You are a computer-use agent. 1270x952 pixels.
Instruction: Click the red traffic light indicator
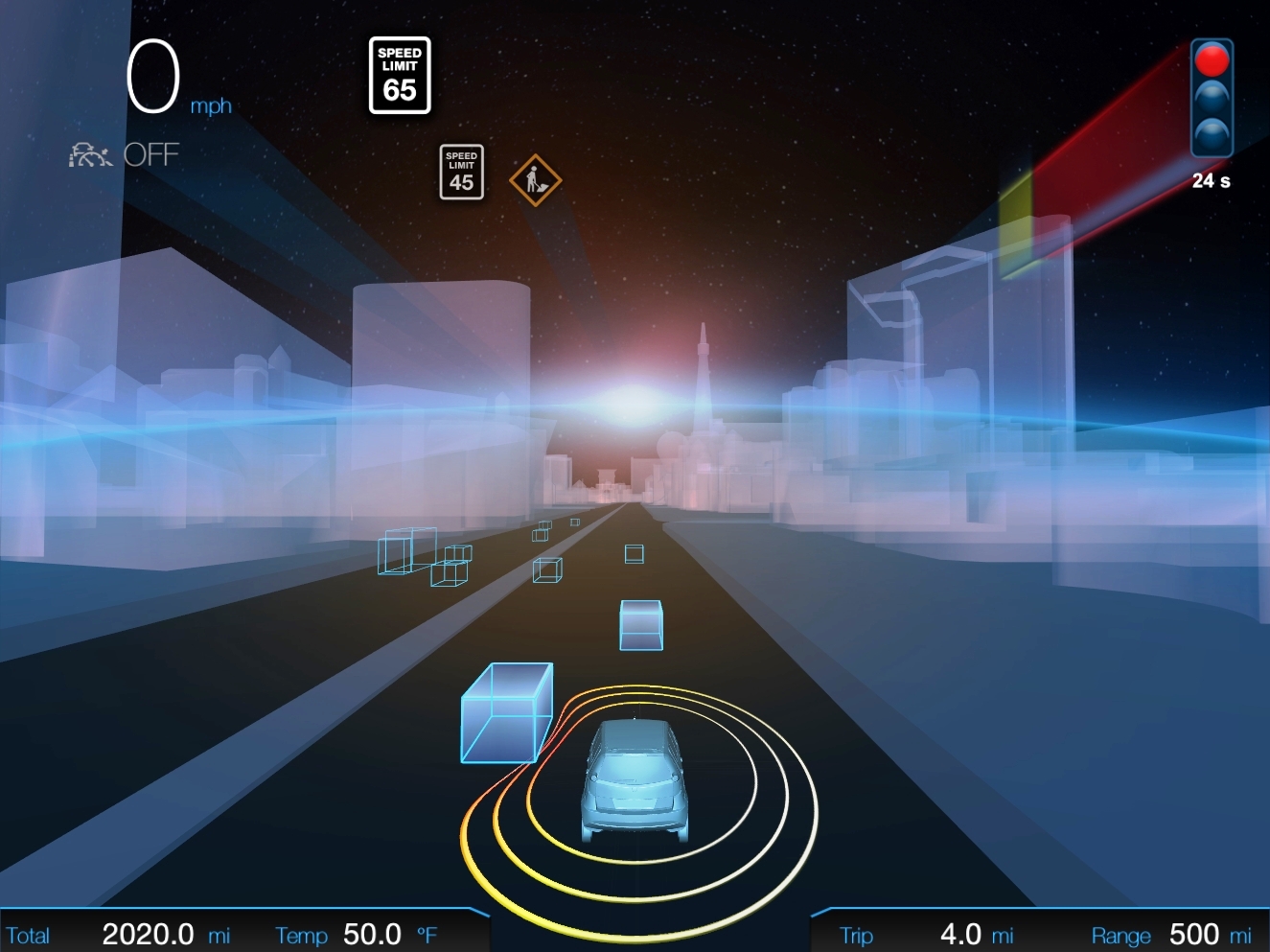click(1212, 60)
